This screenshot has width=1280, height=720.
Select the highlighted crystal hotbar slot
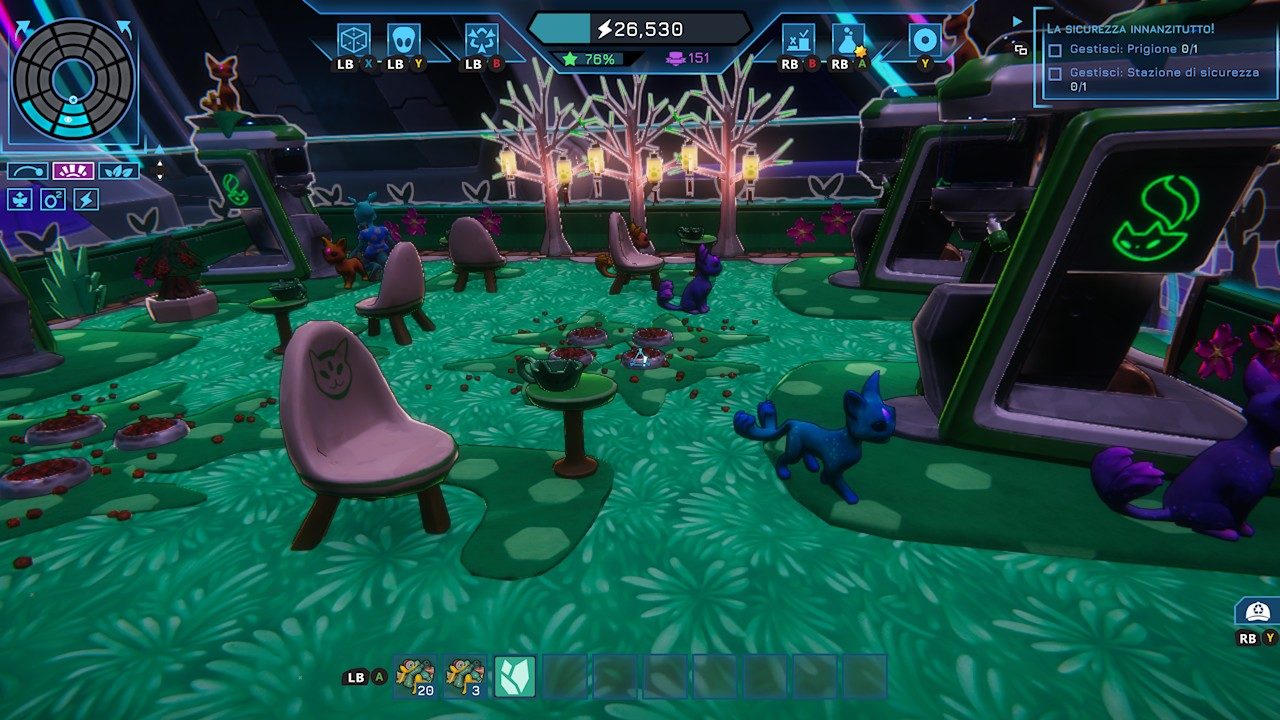515,676
